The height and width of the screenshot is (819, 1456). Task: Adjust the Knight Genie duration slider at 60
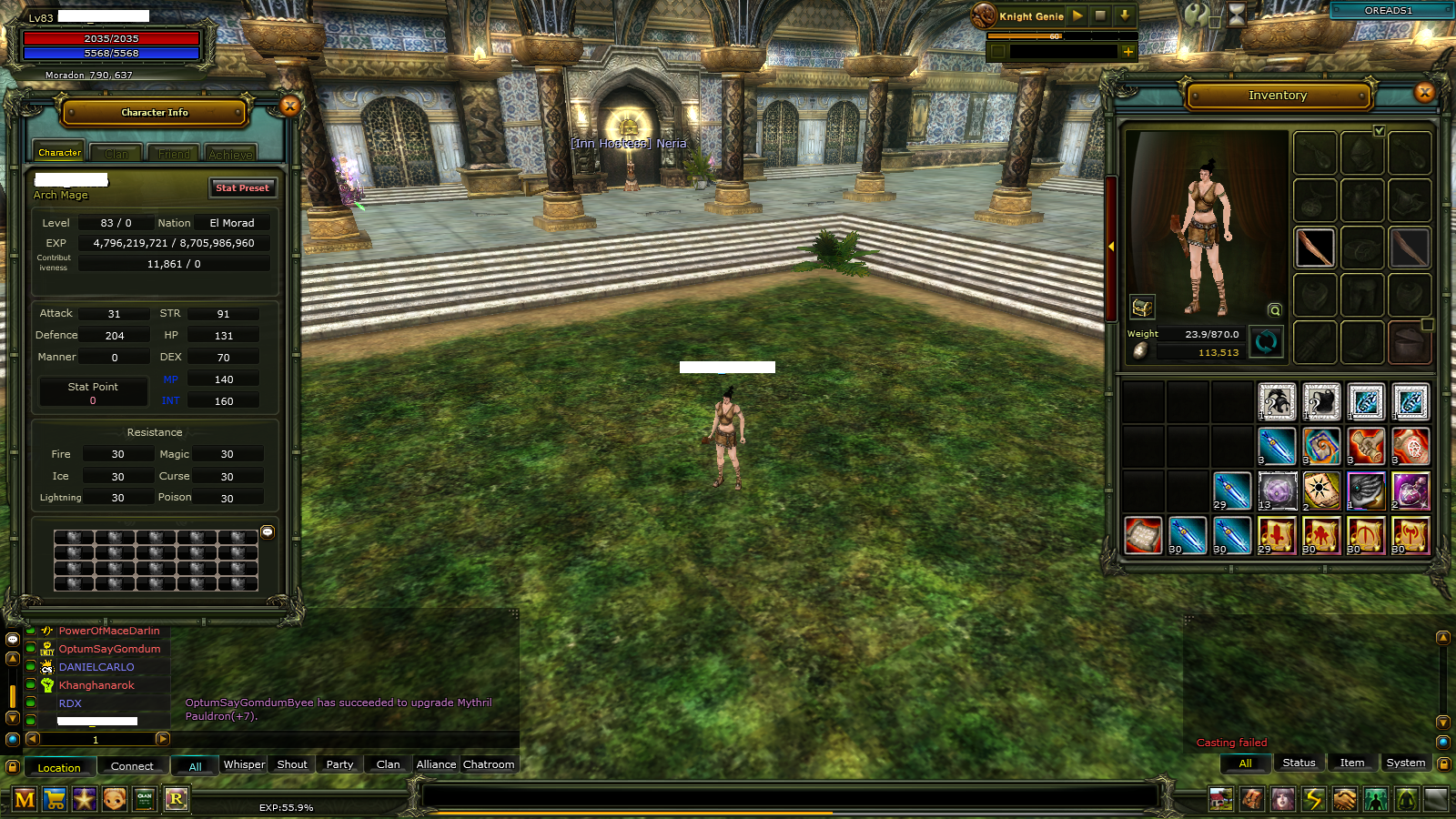pos(1055,36)
